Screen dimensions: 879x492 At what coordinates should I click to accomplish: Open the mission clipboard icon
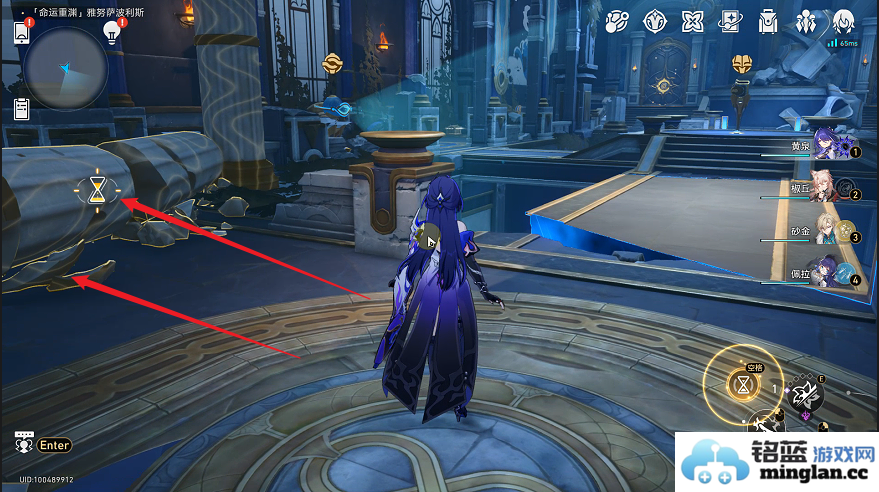pos(21,108)
